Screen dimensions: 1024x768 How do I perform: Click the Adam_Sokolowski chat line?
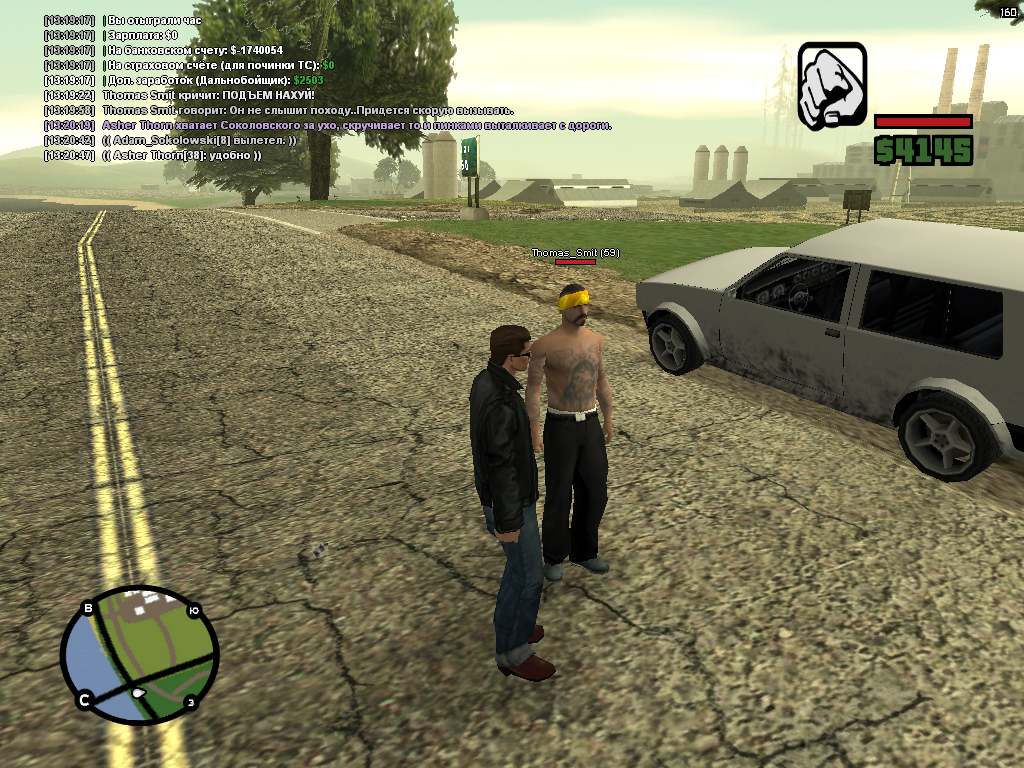(200, 140)
